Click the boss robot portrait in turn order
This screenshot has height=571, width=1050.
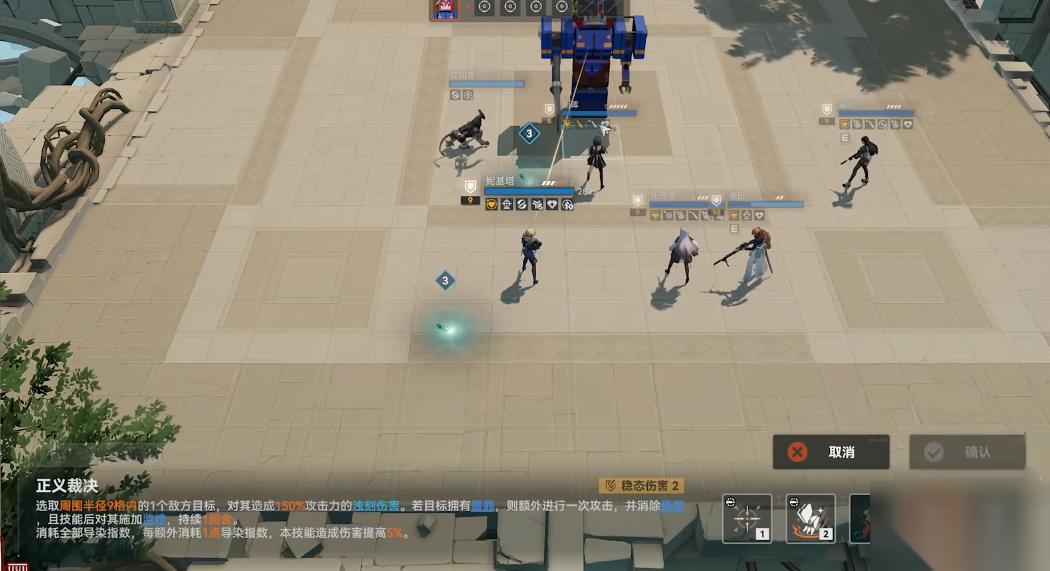coord(444,8)
